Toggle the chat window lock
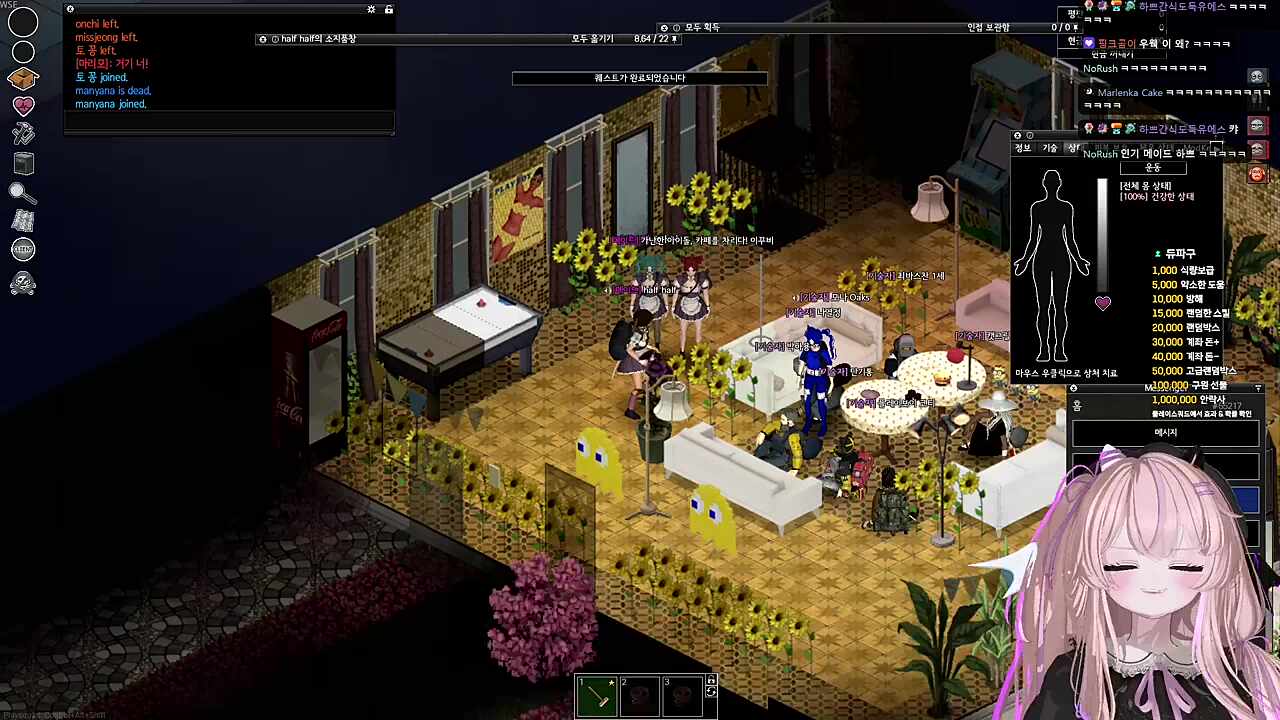Image resolution: width=1280 pixels, height=720 pixels. click(389, 10)
